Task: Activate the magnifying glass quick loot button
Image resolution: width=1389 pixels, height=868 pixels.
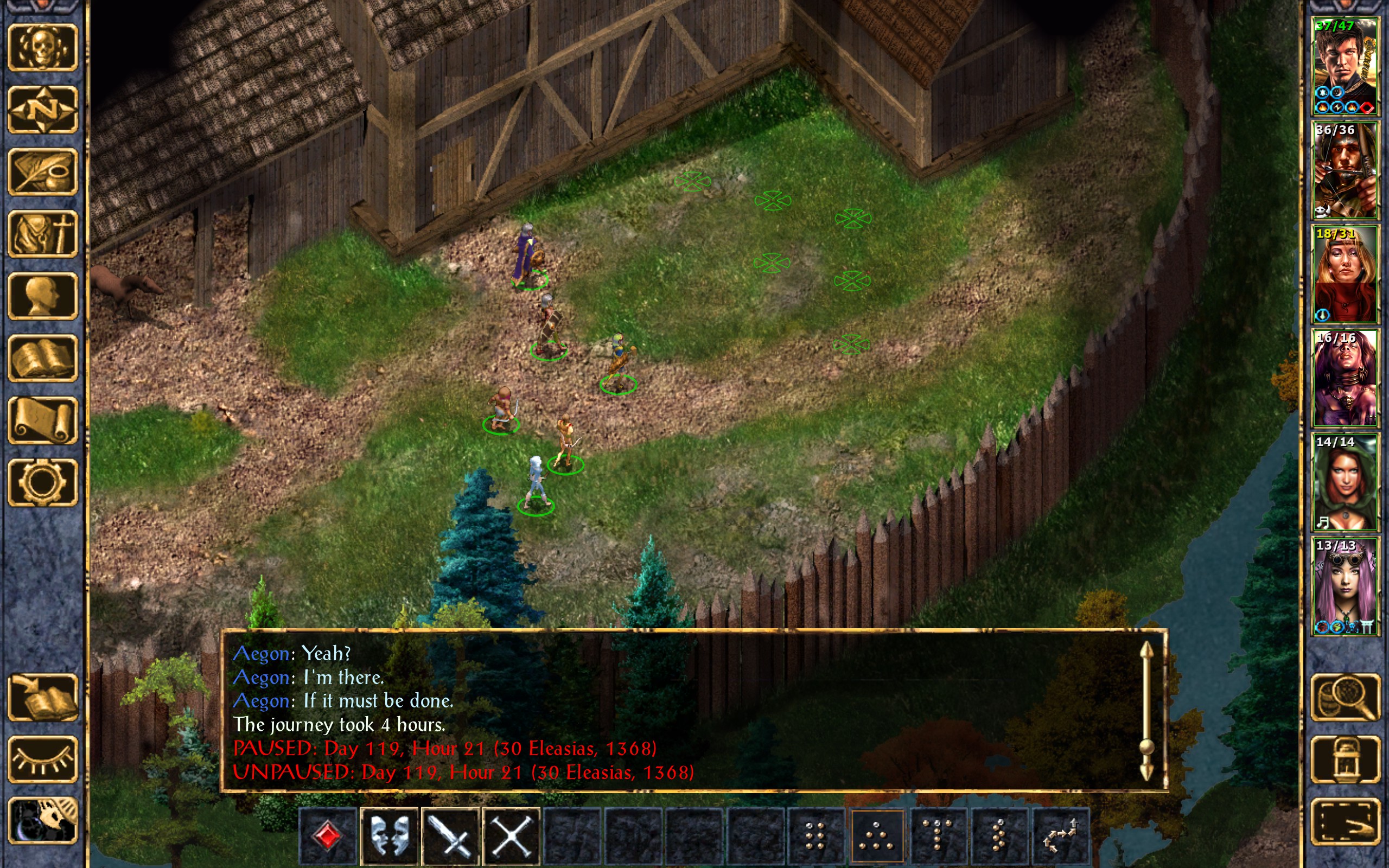Action: (1345, 697)
